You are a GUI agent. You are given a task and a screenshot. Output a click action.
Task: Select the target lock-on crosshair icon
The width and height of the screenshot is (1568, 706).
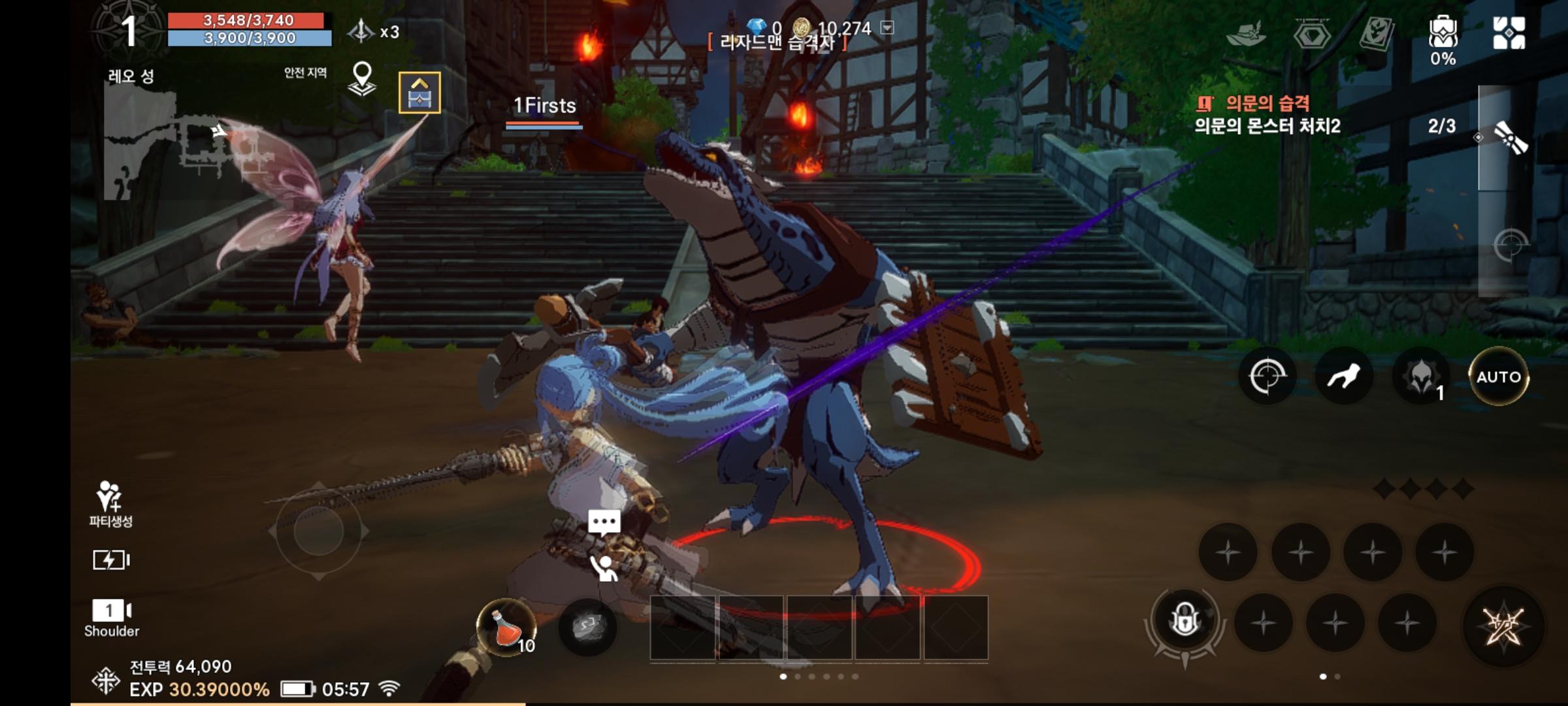tap(1266, 376)
